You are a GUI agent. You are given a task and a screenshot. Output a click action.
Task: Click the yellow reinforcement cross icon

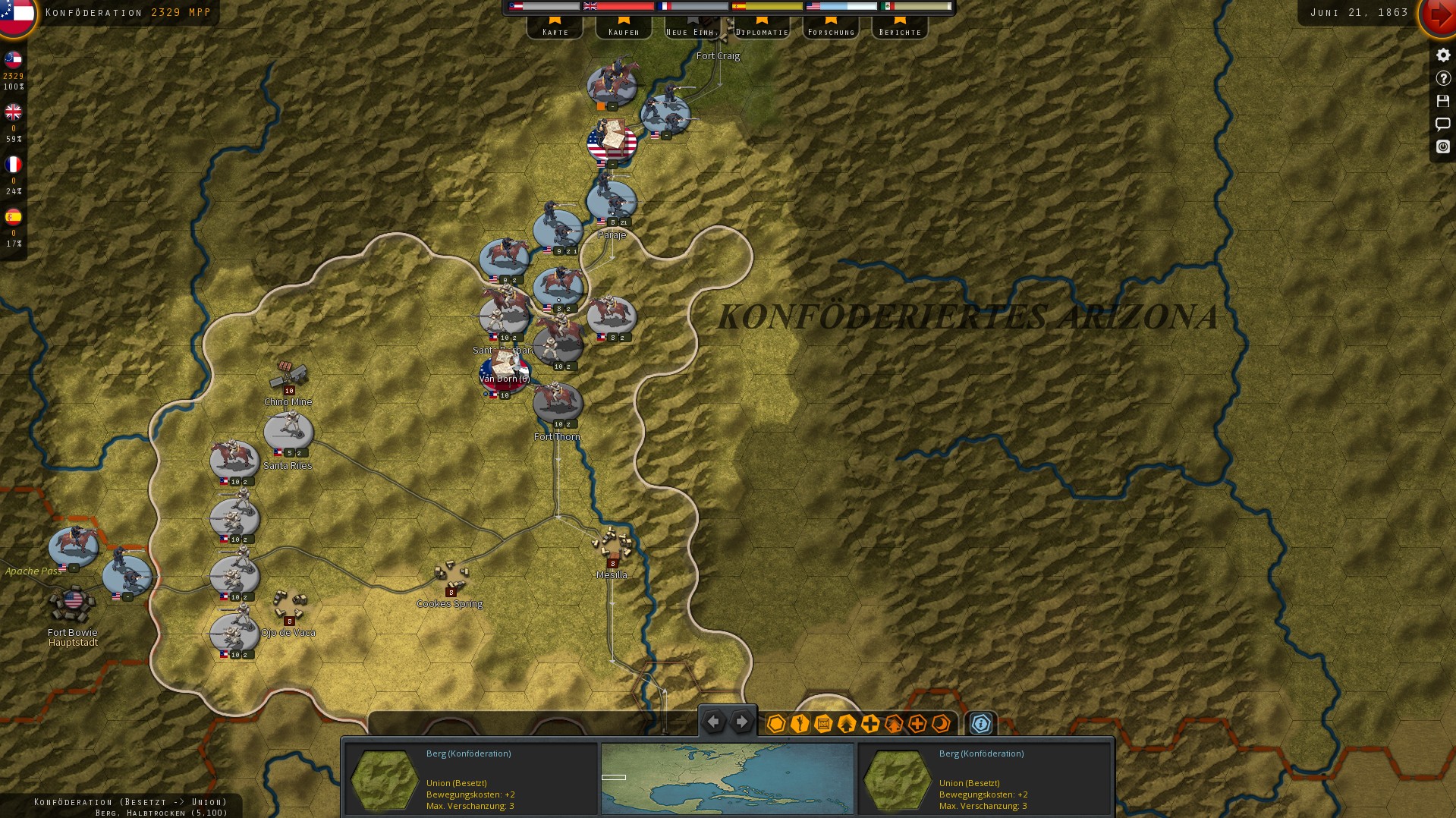[x=869, y=723]
